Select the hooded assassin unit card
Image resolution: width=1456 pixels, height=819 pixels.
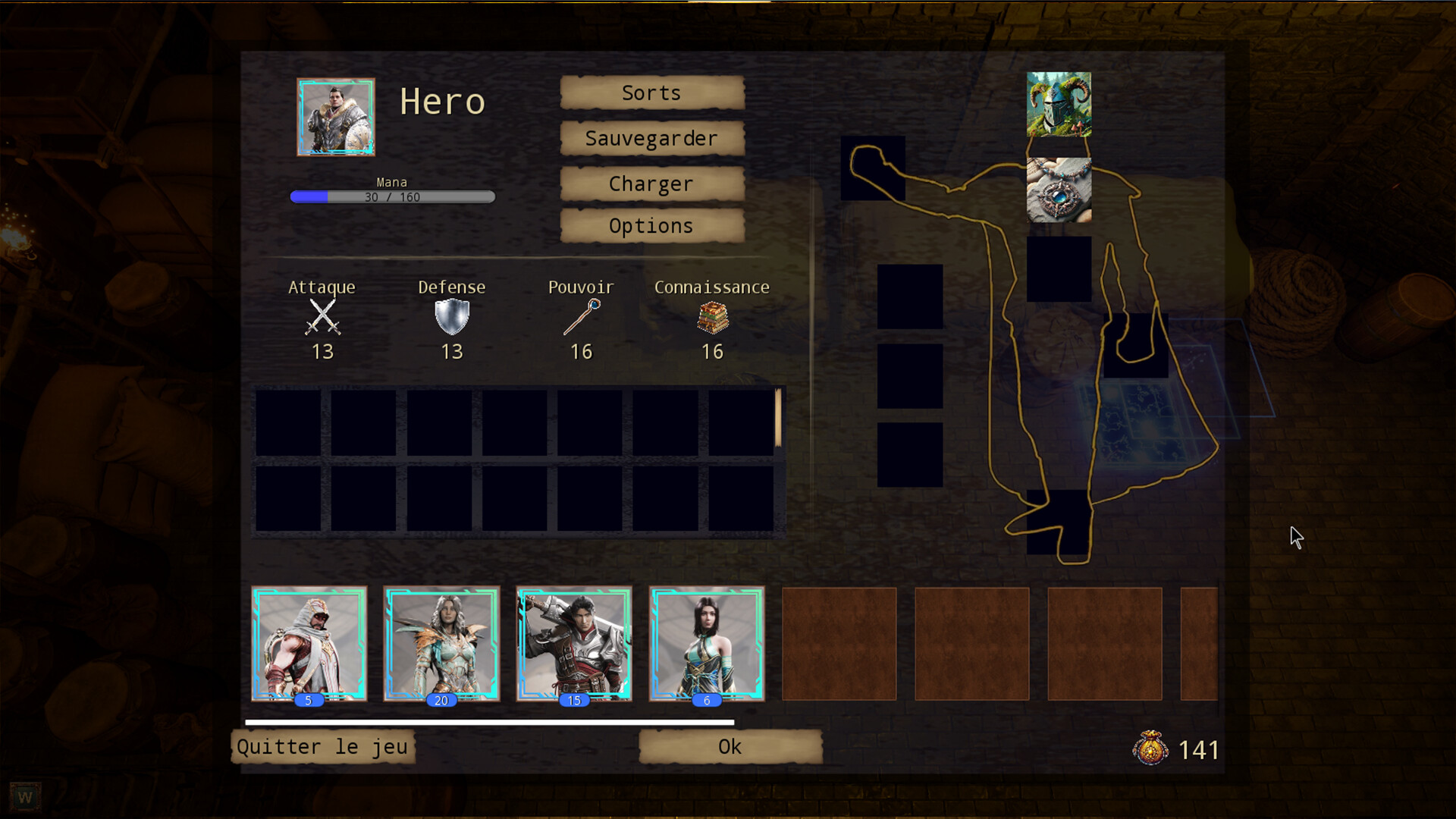click(309, 643)
